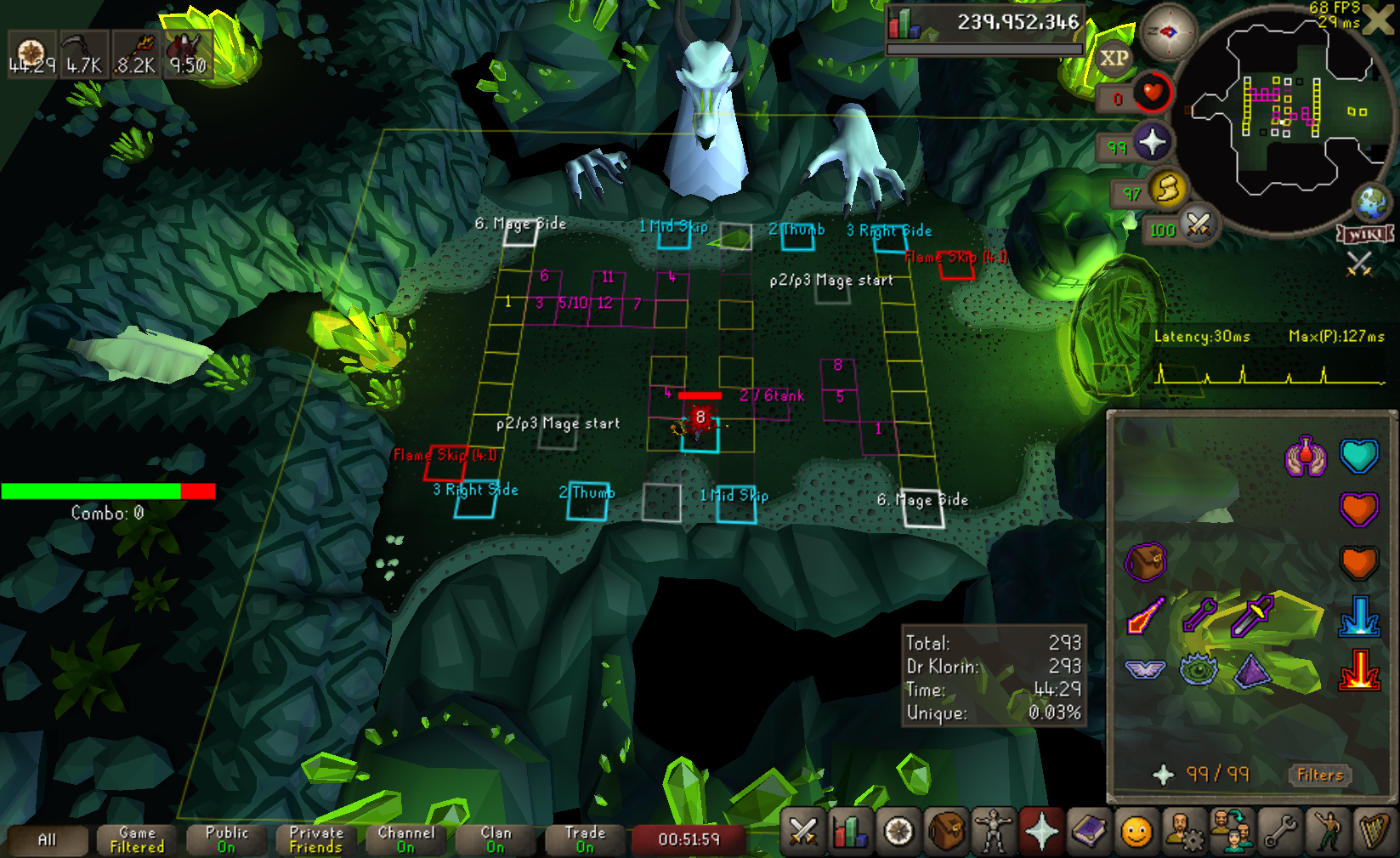Open the wrench settings tab
The height and width of the screenshot is (858, 1400).
(1279, 832)
